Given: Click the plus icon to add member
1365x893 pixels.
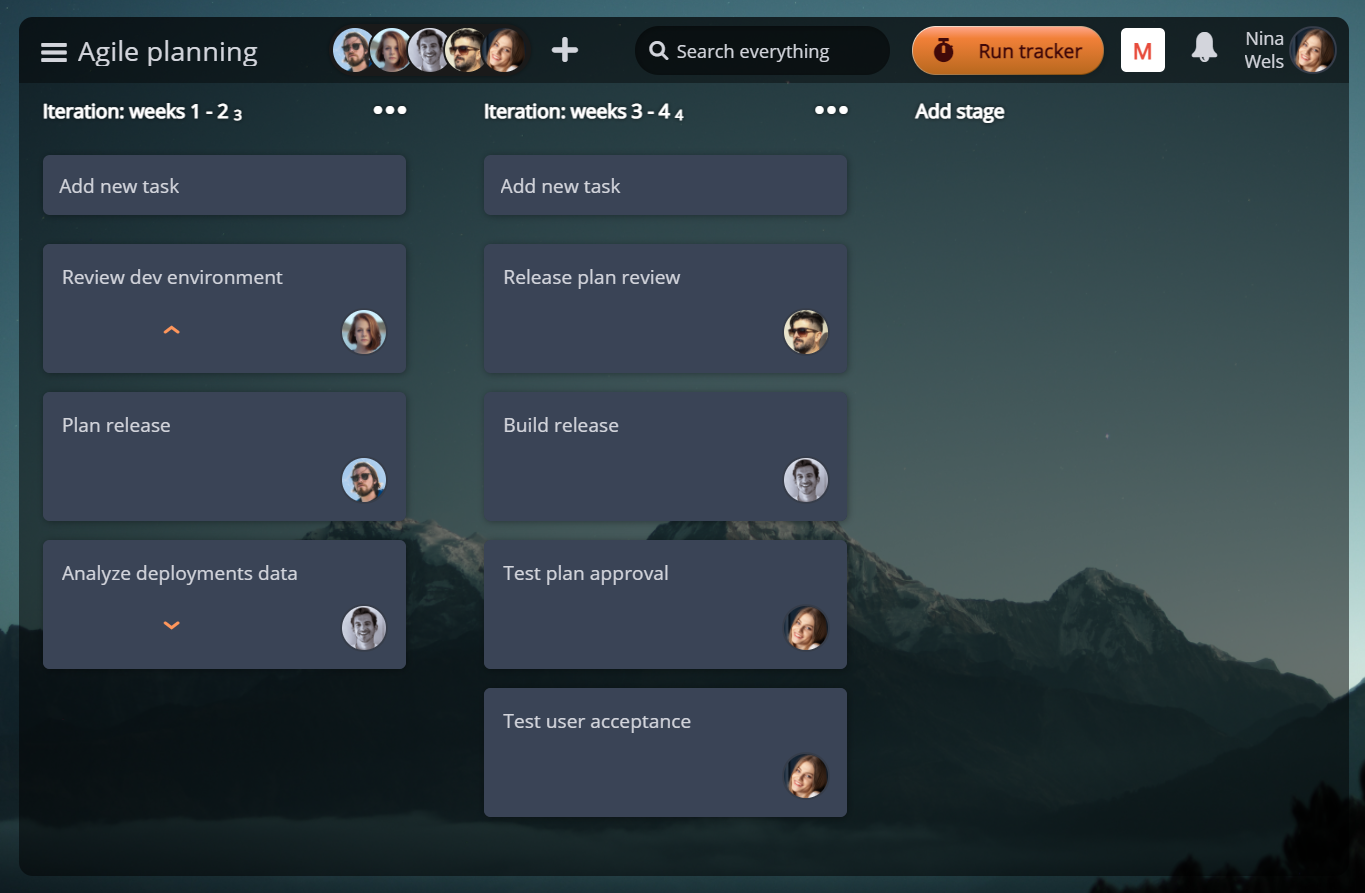Looking at the screenshot, I should [x=565, y=50].
